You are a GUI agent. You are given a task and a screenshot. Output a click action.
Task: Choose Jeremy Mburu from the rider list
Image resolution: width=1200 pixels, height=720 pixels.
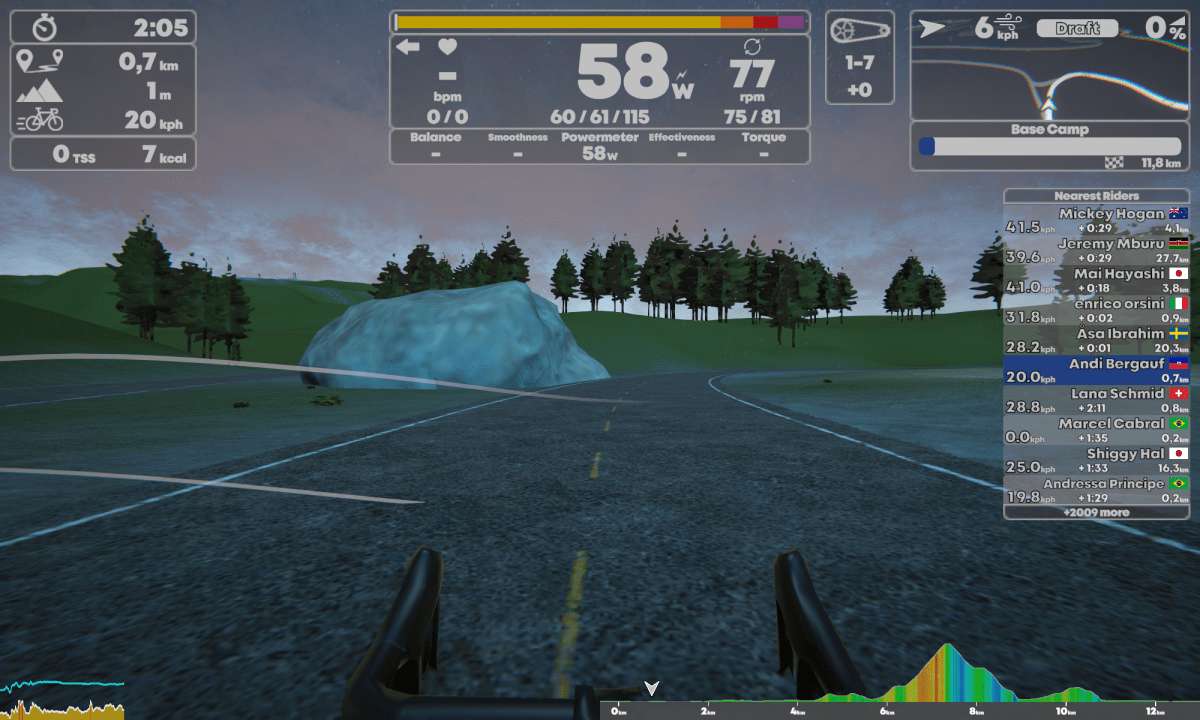point(1097,250)
